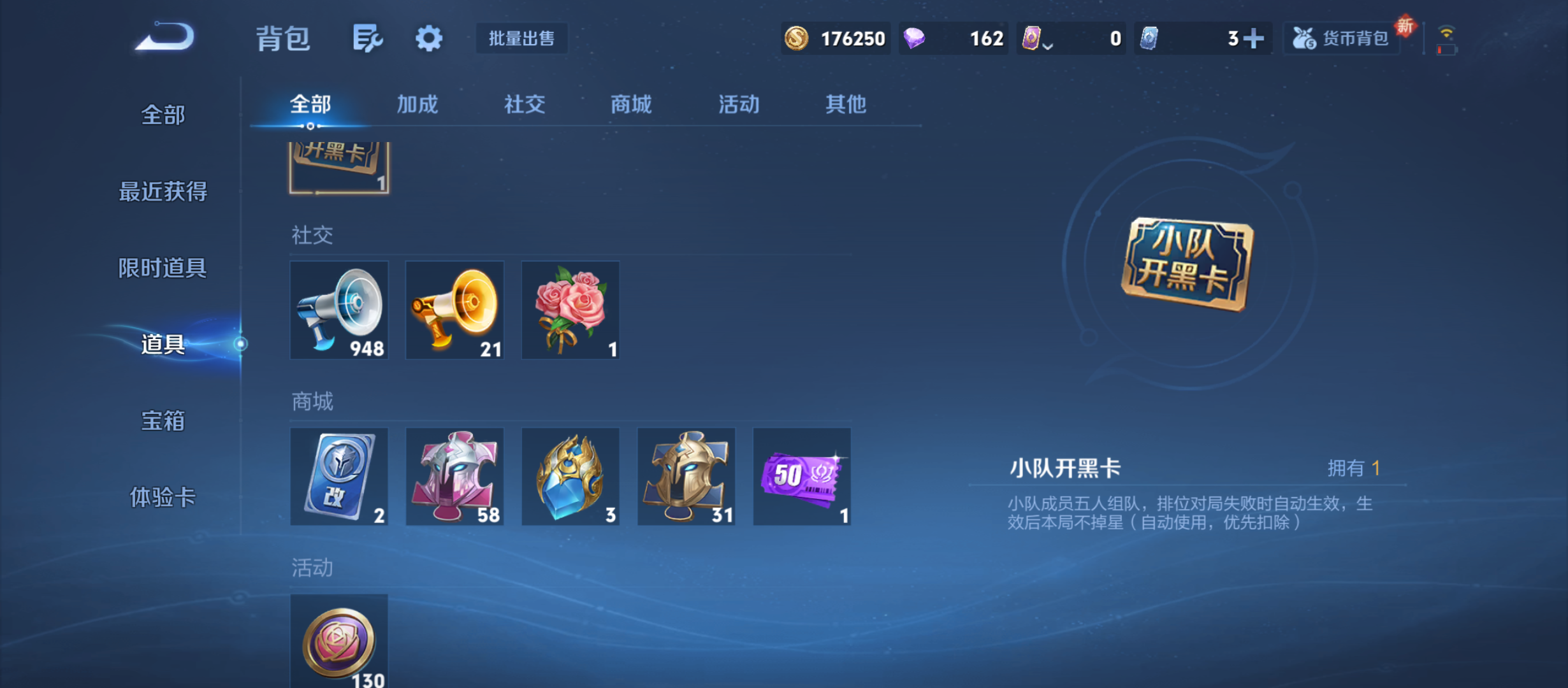This screenshot has height=688, width=1568.
Task: Open the 货币背包 currency bag
Action: tap(1340, 38)
